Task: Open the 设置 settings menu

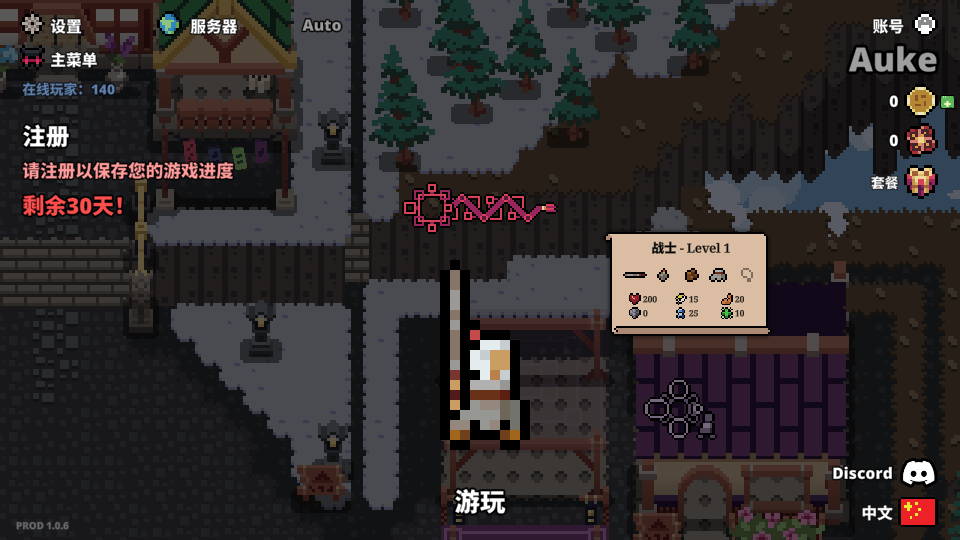Action: [53, 26]
